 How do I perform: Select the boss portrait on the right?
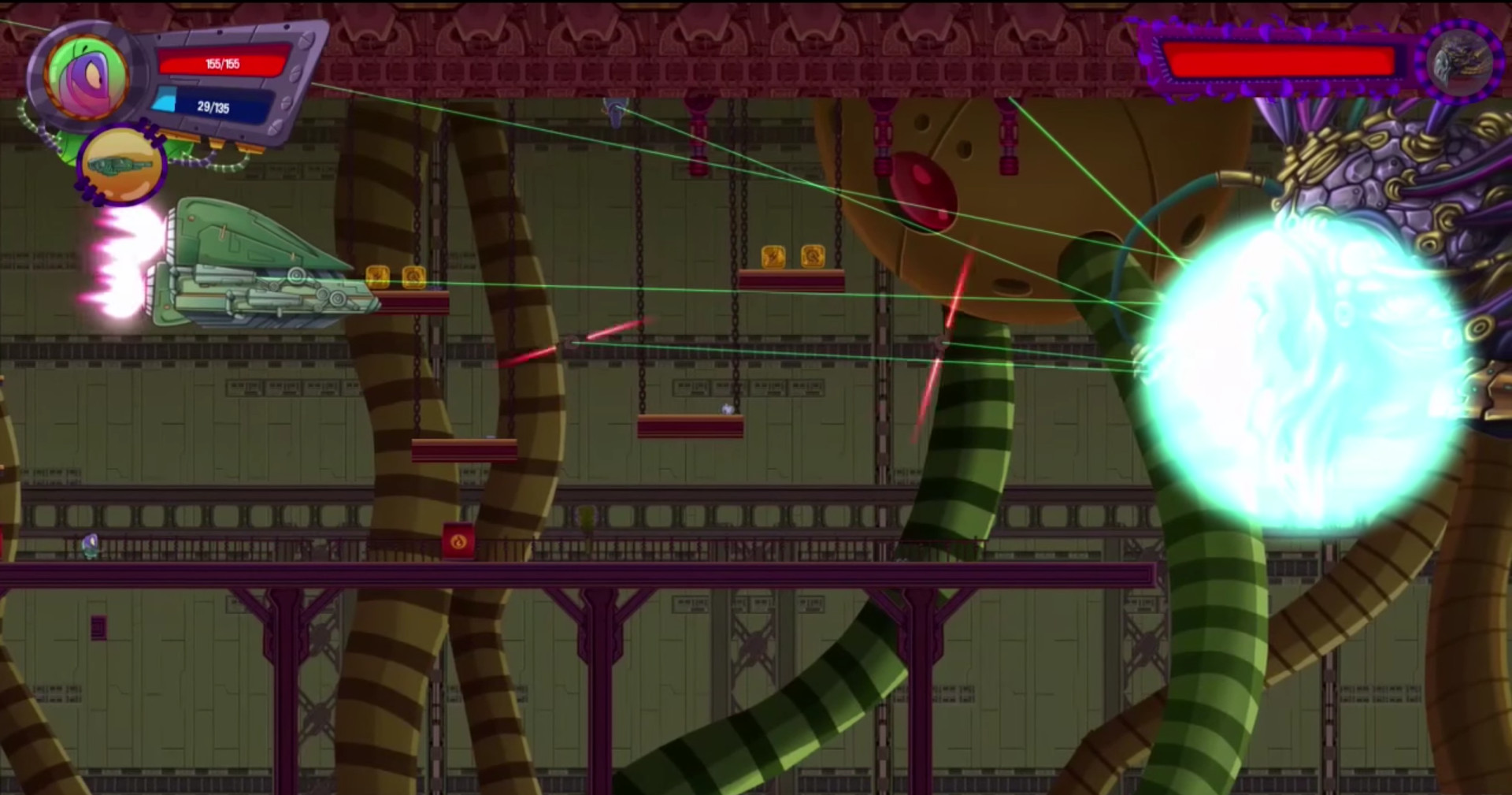coord(1461,63)
